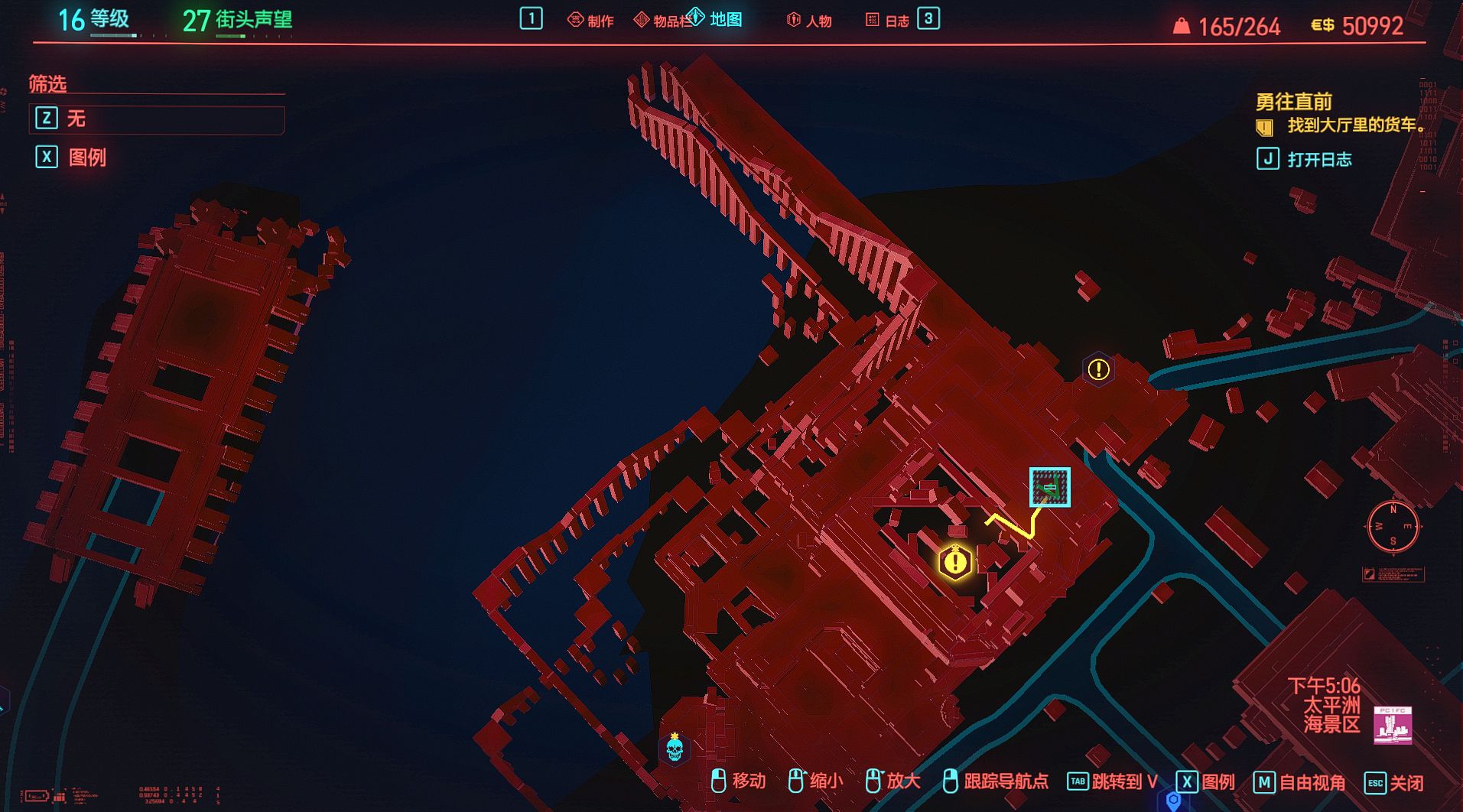Viewport: 1463px width, 812px height.
Task: Select the glowing yellow quest marker
Action: coord(955,562)
